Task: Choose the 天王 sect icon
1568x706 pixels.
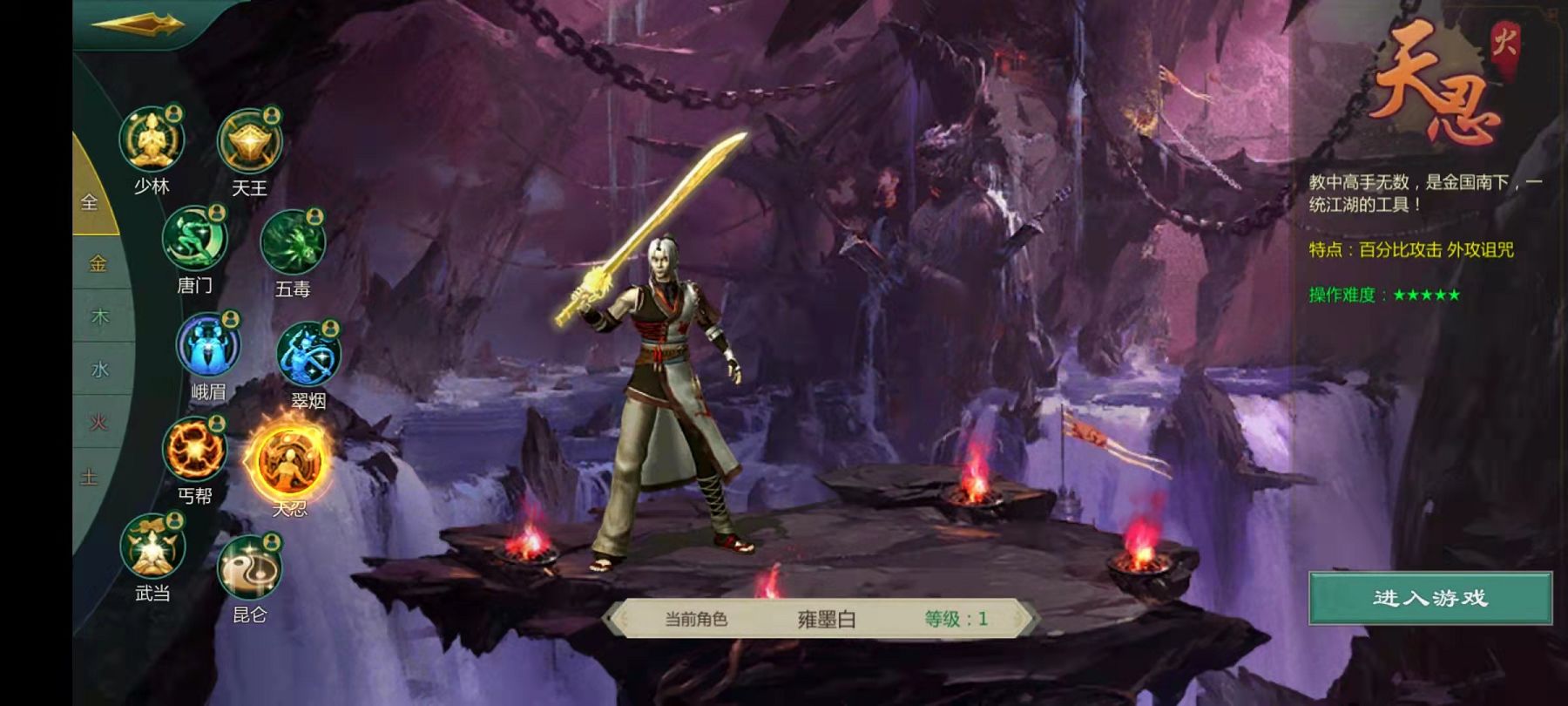Action: (249, 142)
